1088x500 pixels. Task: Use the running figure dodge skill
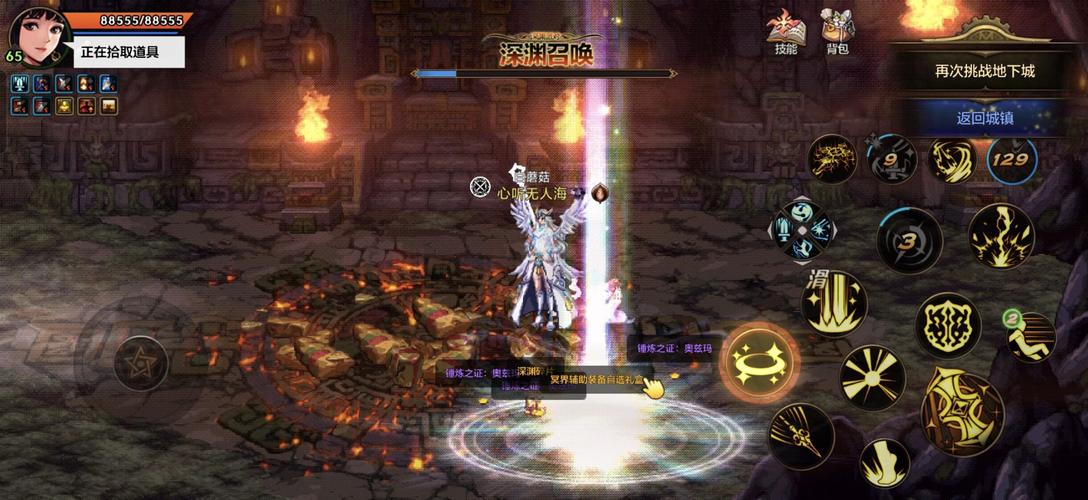[x=1031, y=338]
